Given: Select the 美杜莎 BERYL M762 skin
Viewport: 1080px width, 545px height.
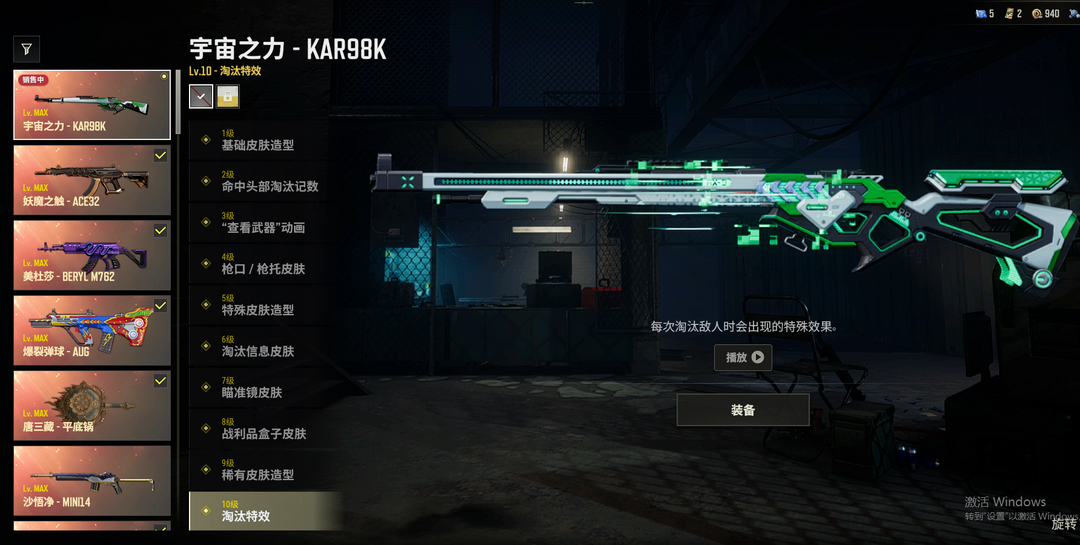Looking at the screenshot, I should coord(92,254).
